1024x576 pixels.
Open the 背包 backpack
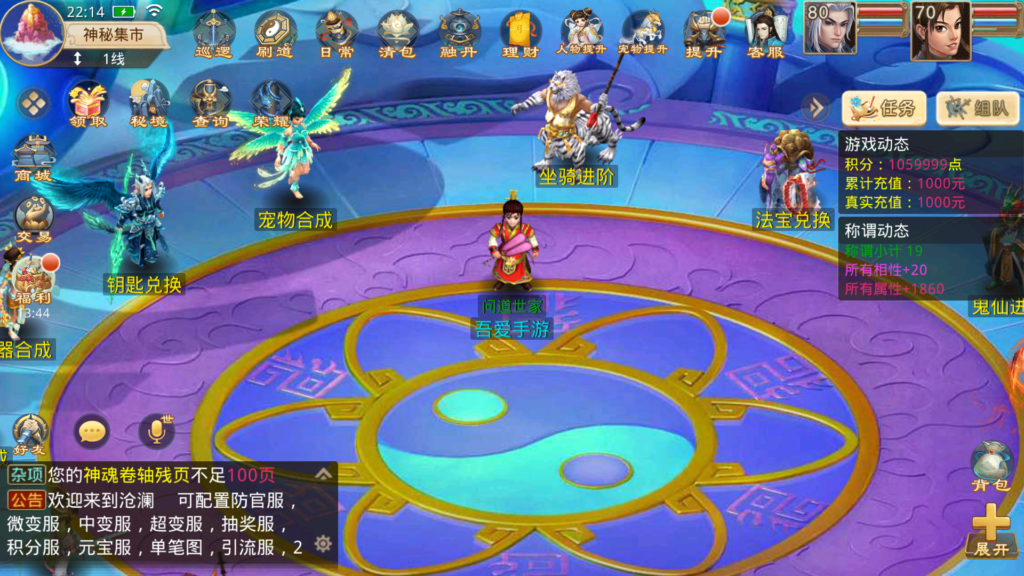(x=990, y=468)
